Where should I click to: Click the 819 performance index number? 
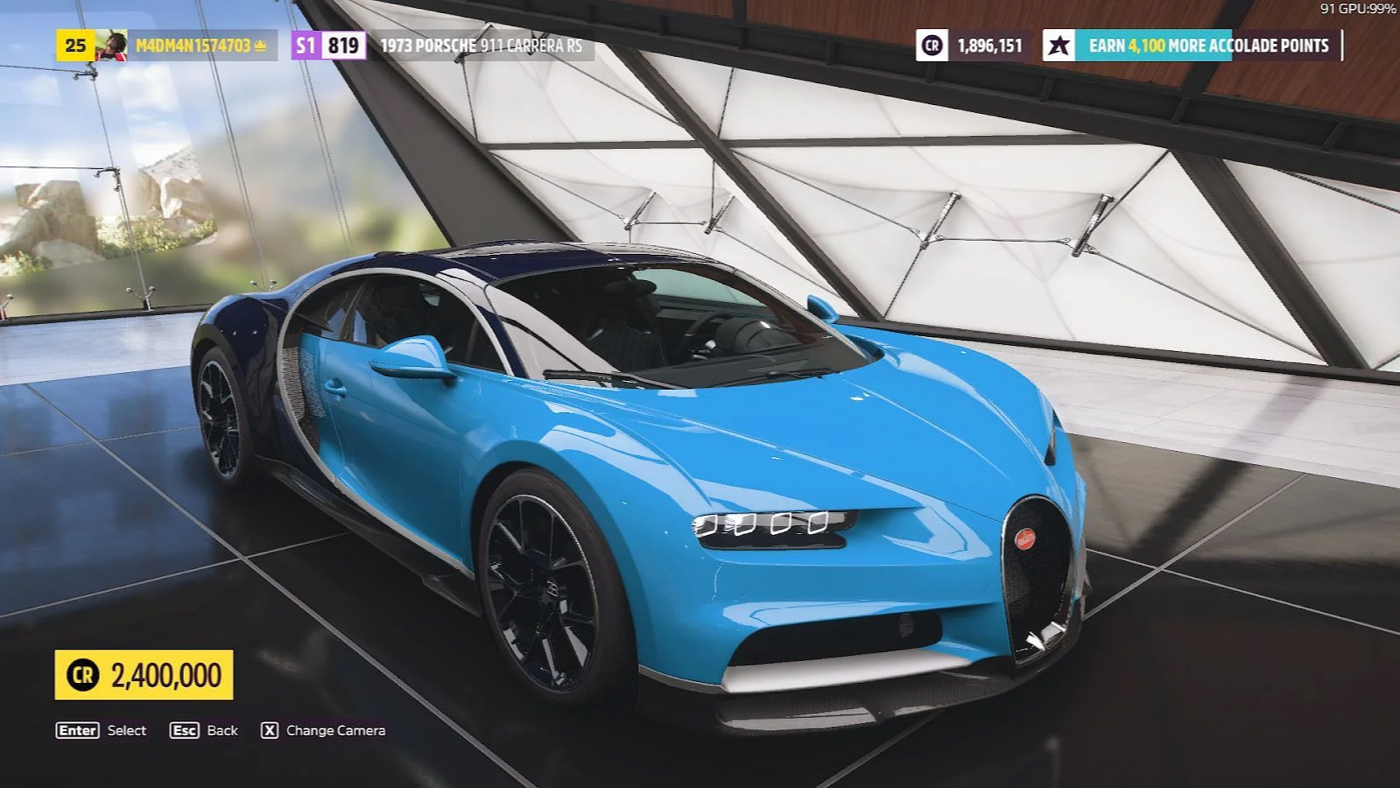coord(345,45)
